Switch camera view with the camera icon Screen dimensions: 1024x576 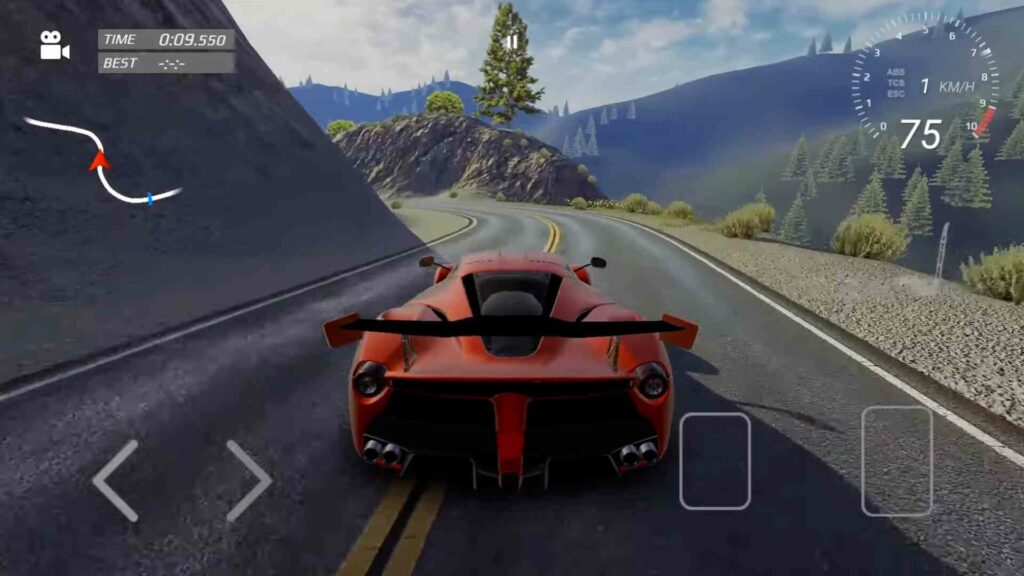coord(54,46)
